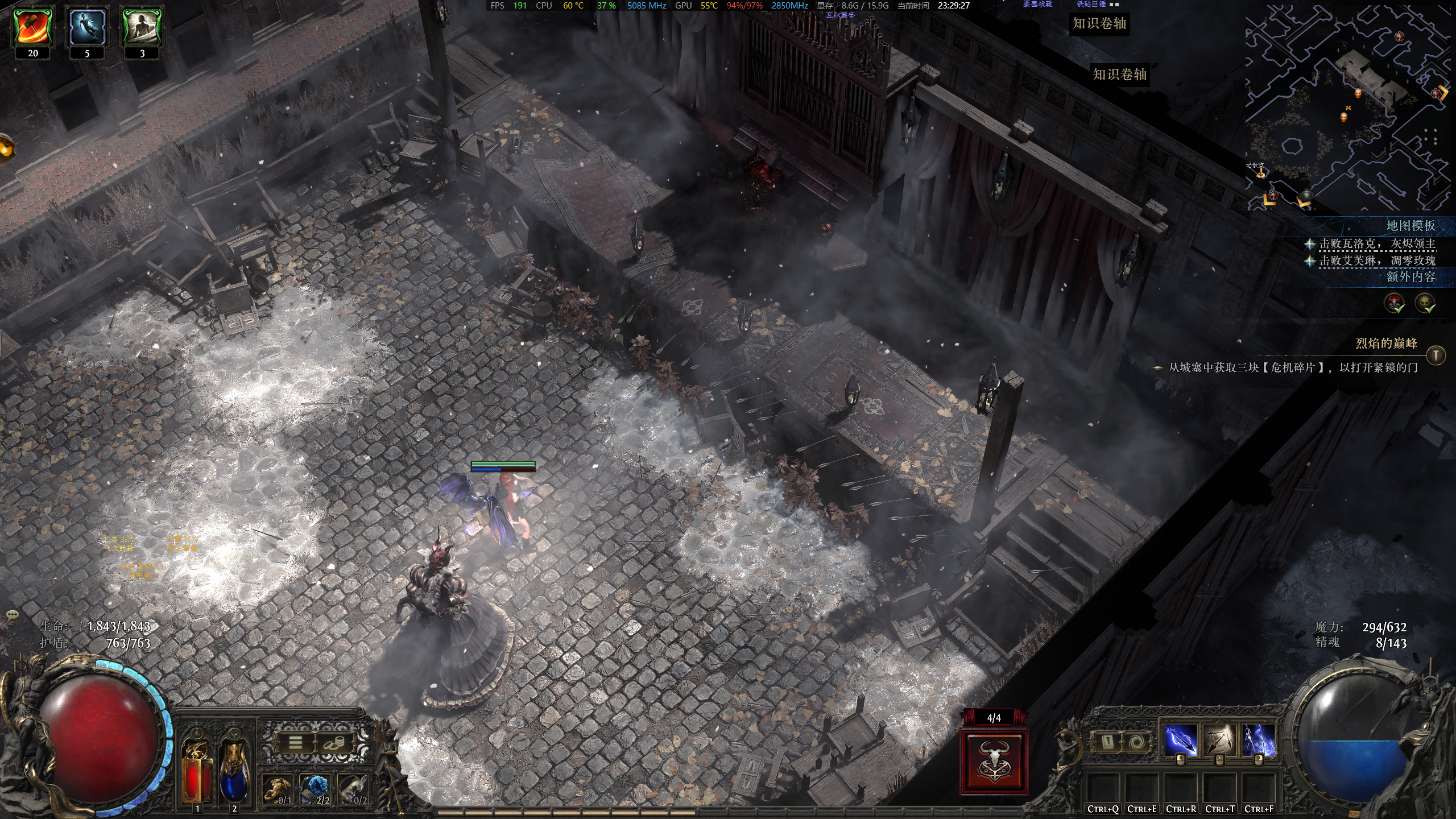Screen dimensions: 1456x819
Task: Click the 击败瓦洛克，灰烬领主 objective
Action: (x=1377, y=244)
